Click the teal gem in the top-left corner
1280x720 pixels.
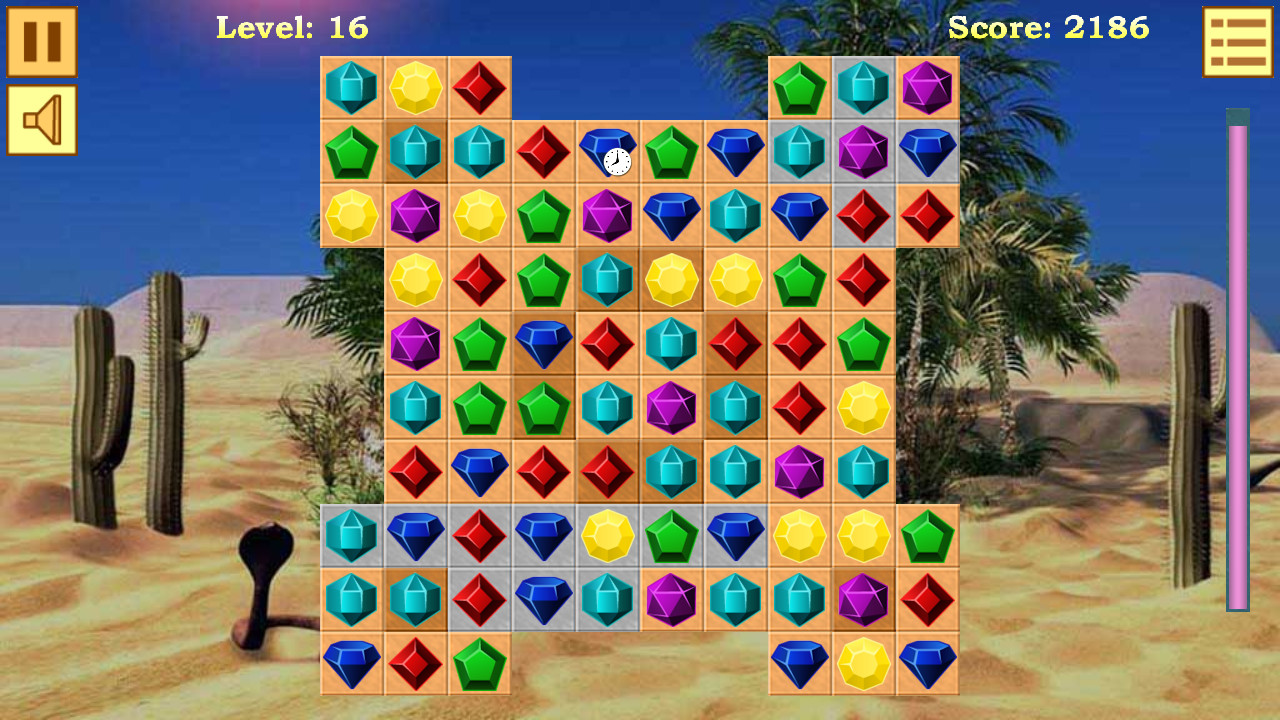coord(351,90)
